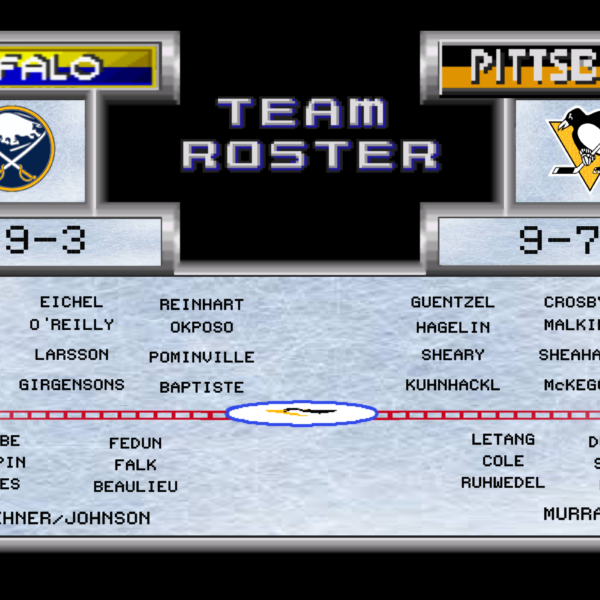600x600 pixels.
Task: Click Kuhnhackl's roster entry
Action: [x=452, y=385]
